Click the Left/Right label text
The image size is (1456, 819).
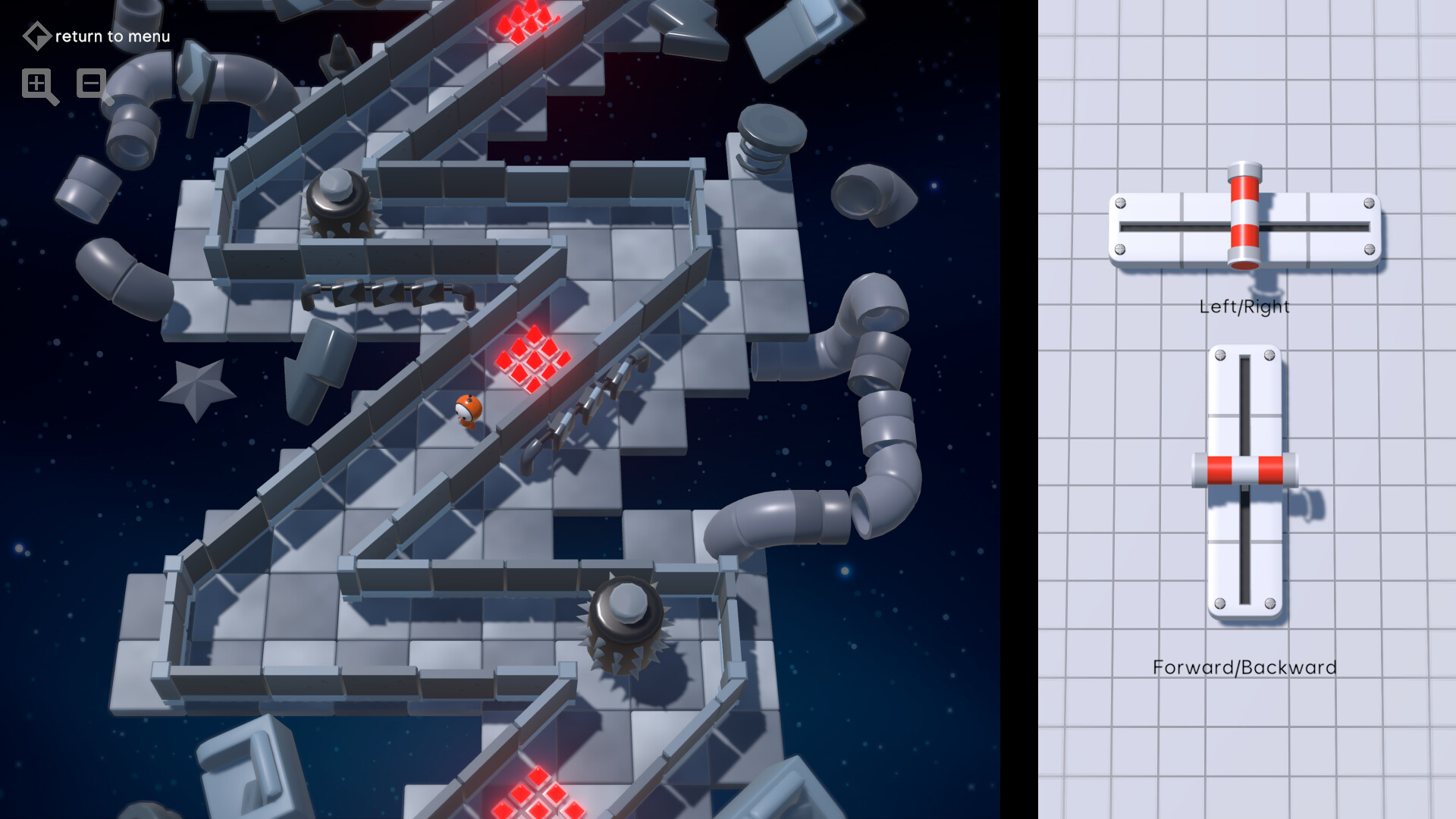tap(1244, 307)
